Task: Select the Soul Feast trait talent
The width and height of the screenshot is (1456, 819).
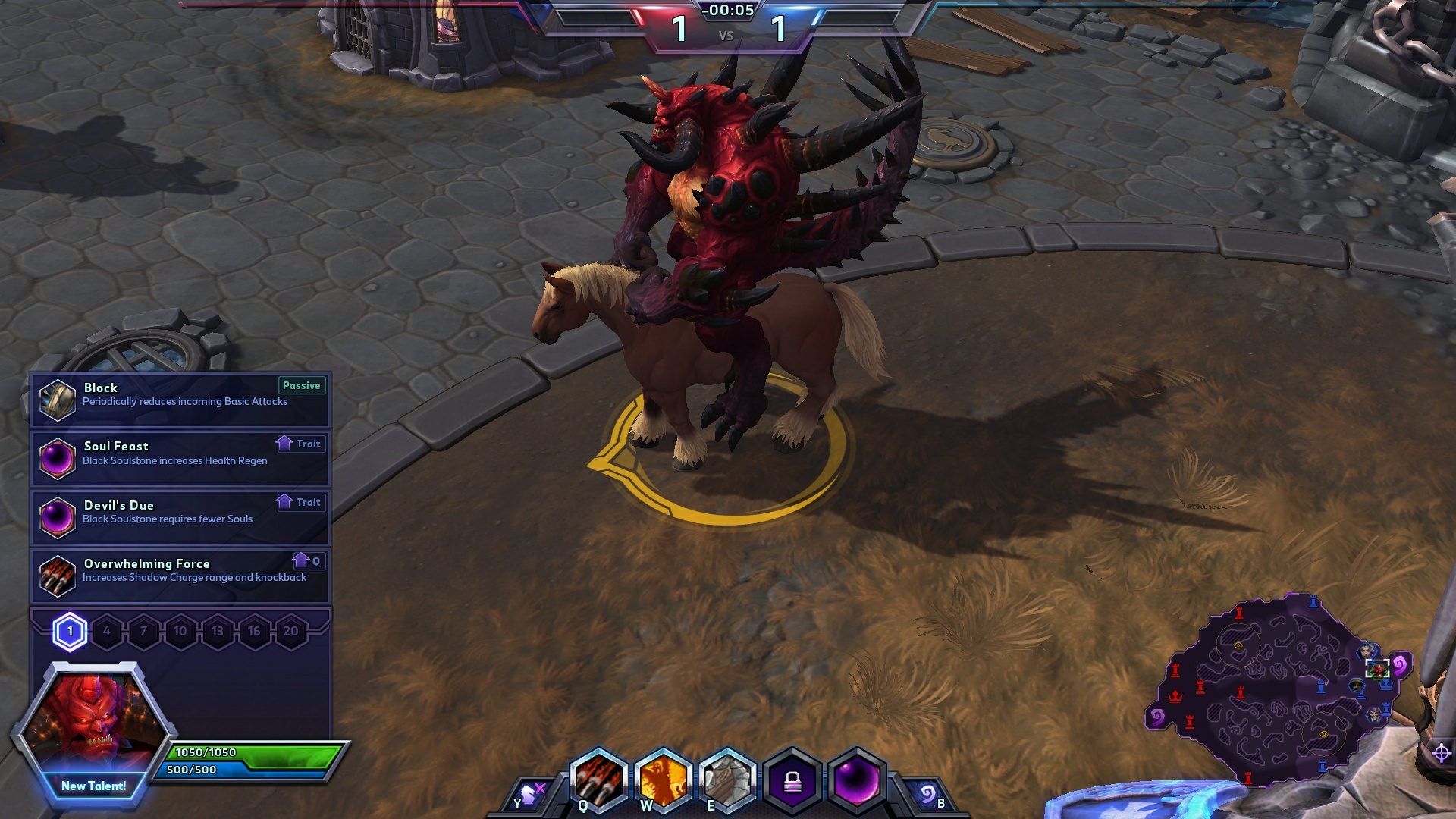Action: (x=180, y=458)
